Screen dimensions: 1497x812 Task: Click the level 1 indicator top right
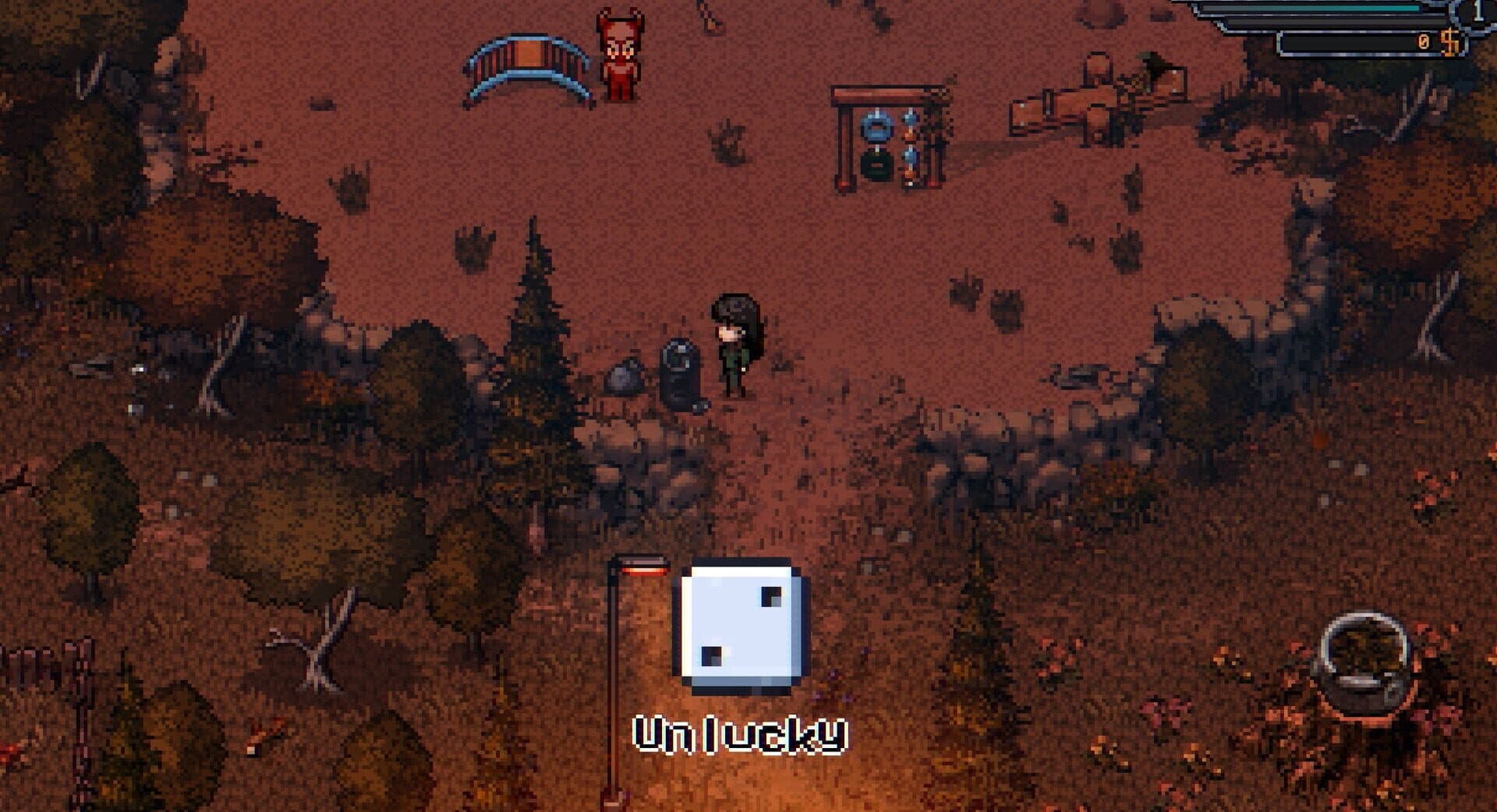[x=1480, y=12]
